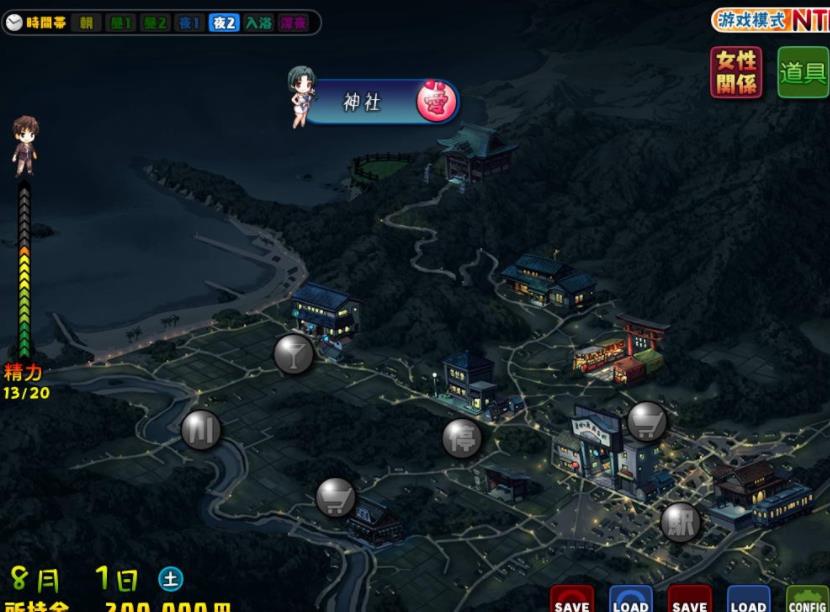Open the 道具 items menu

tap(802, 73)
